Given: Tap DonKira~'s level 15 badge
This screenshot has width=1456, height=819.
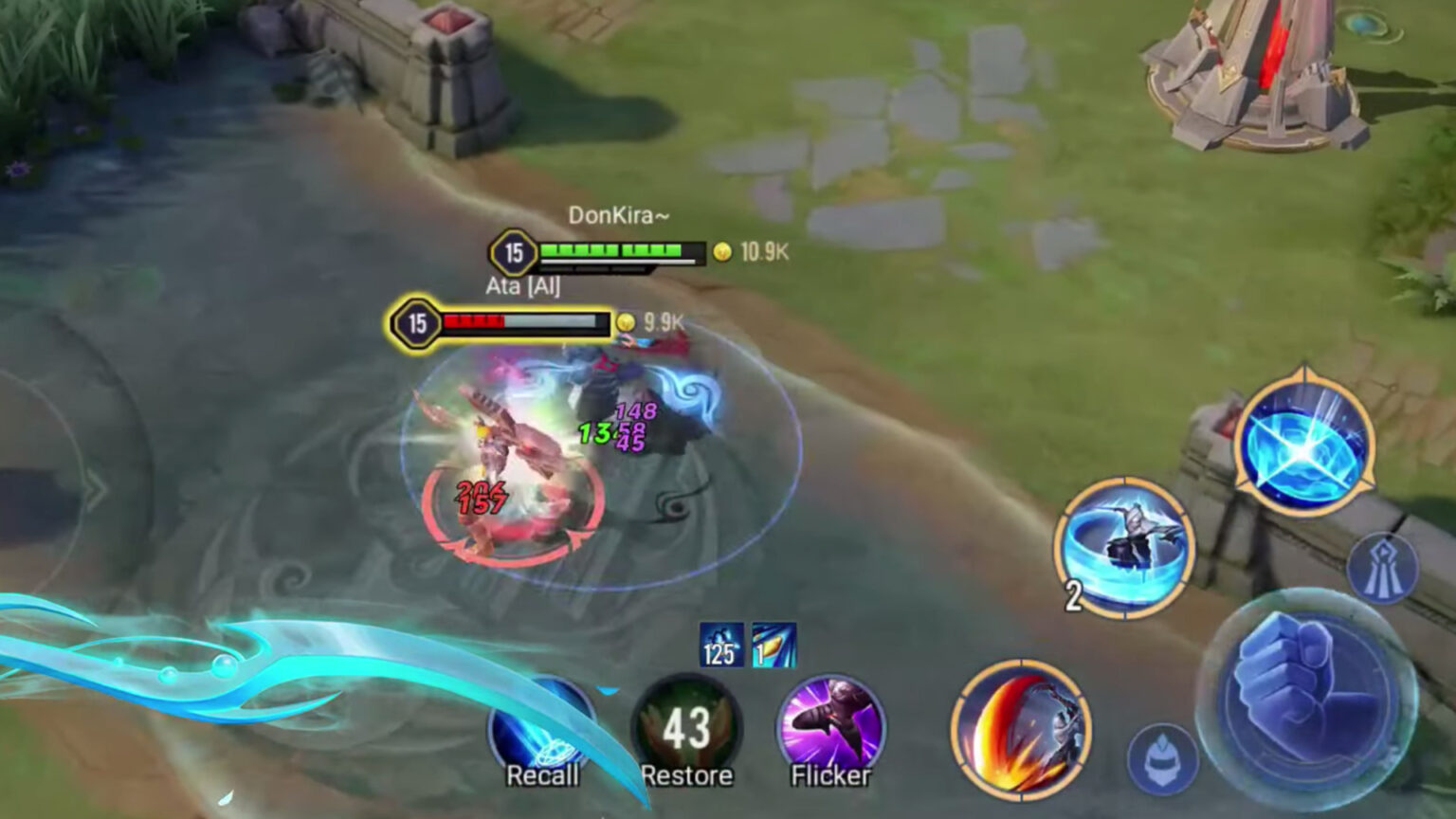Looking at the screenshot, I should click(x=514, y=251).
